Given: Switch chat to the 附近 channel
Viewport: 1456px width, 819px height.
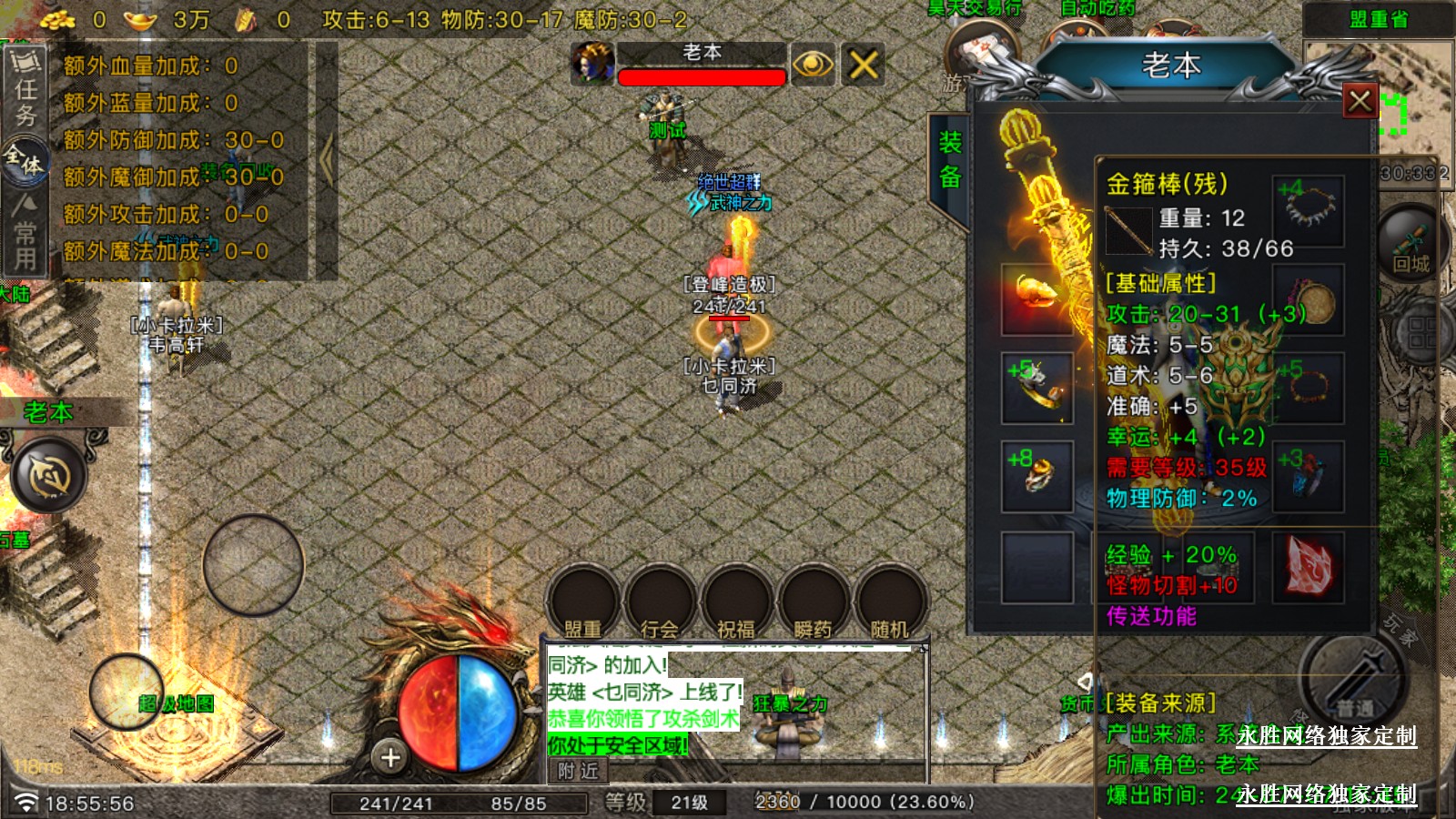Looking at the screenshot, I should [579, 772].
